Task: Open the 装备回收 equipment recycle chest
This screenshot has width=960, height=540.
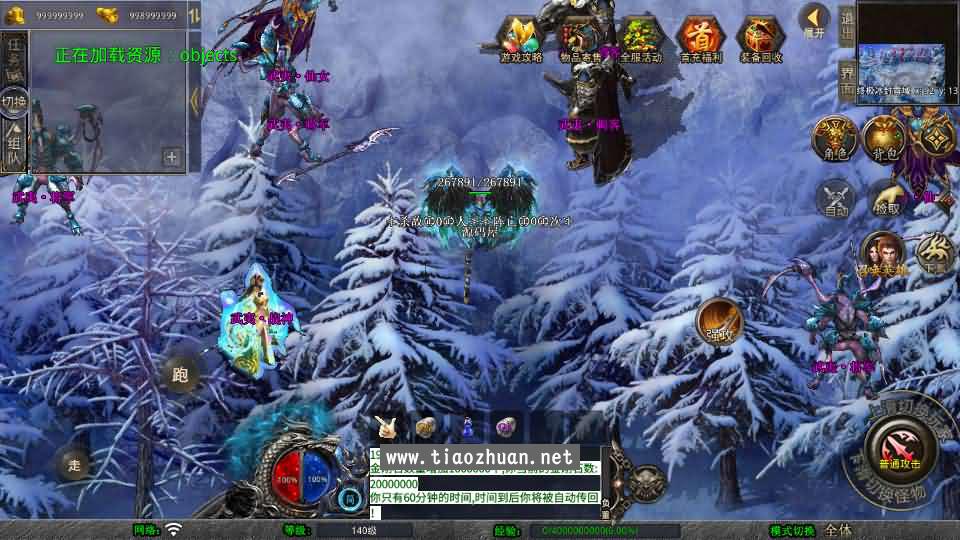Action: (760, 40)
